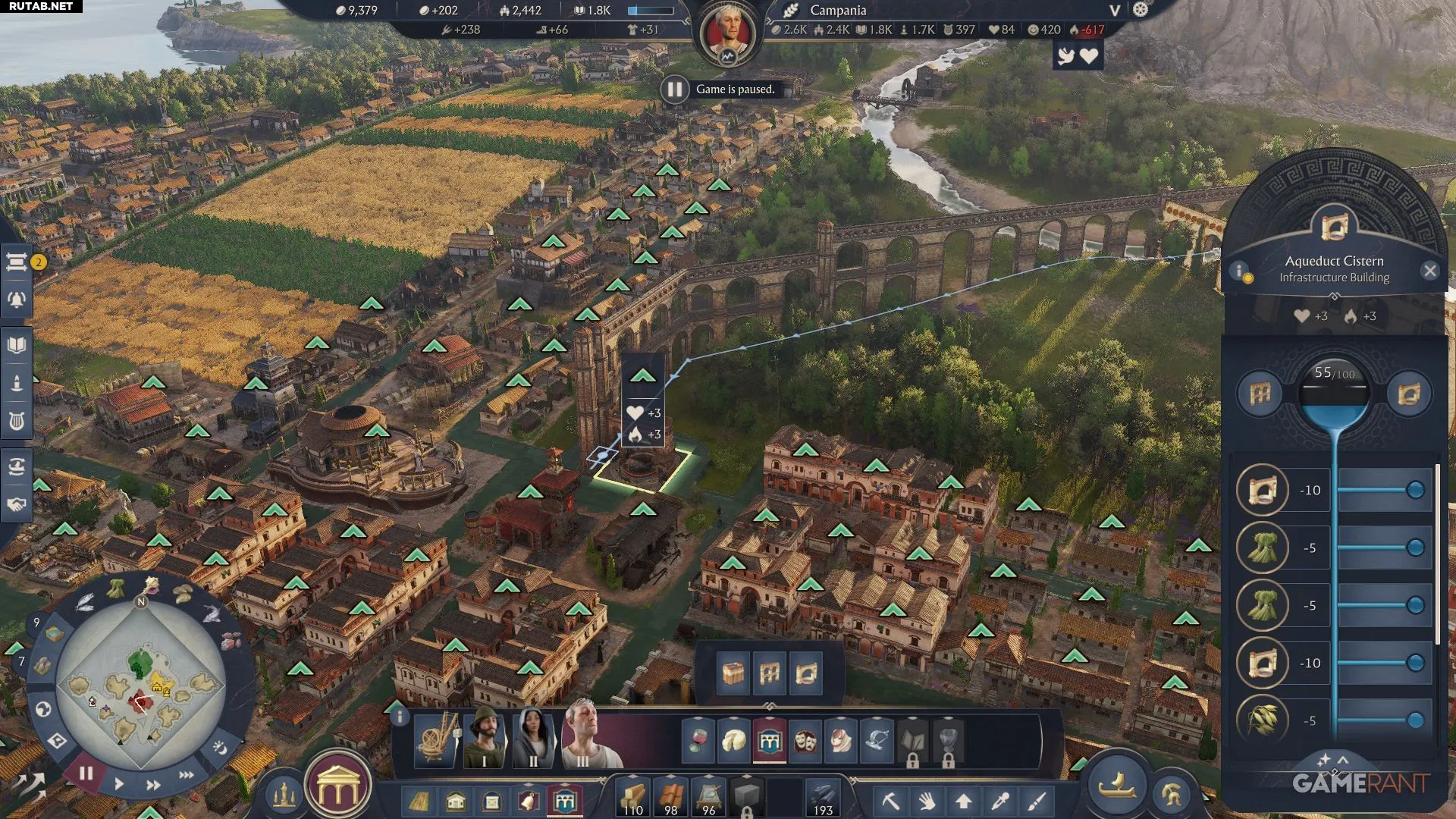This screenshot has height=819, width=1456.
Task: Close the Aqueduct Cistern panel
Action: (1429, 271)
